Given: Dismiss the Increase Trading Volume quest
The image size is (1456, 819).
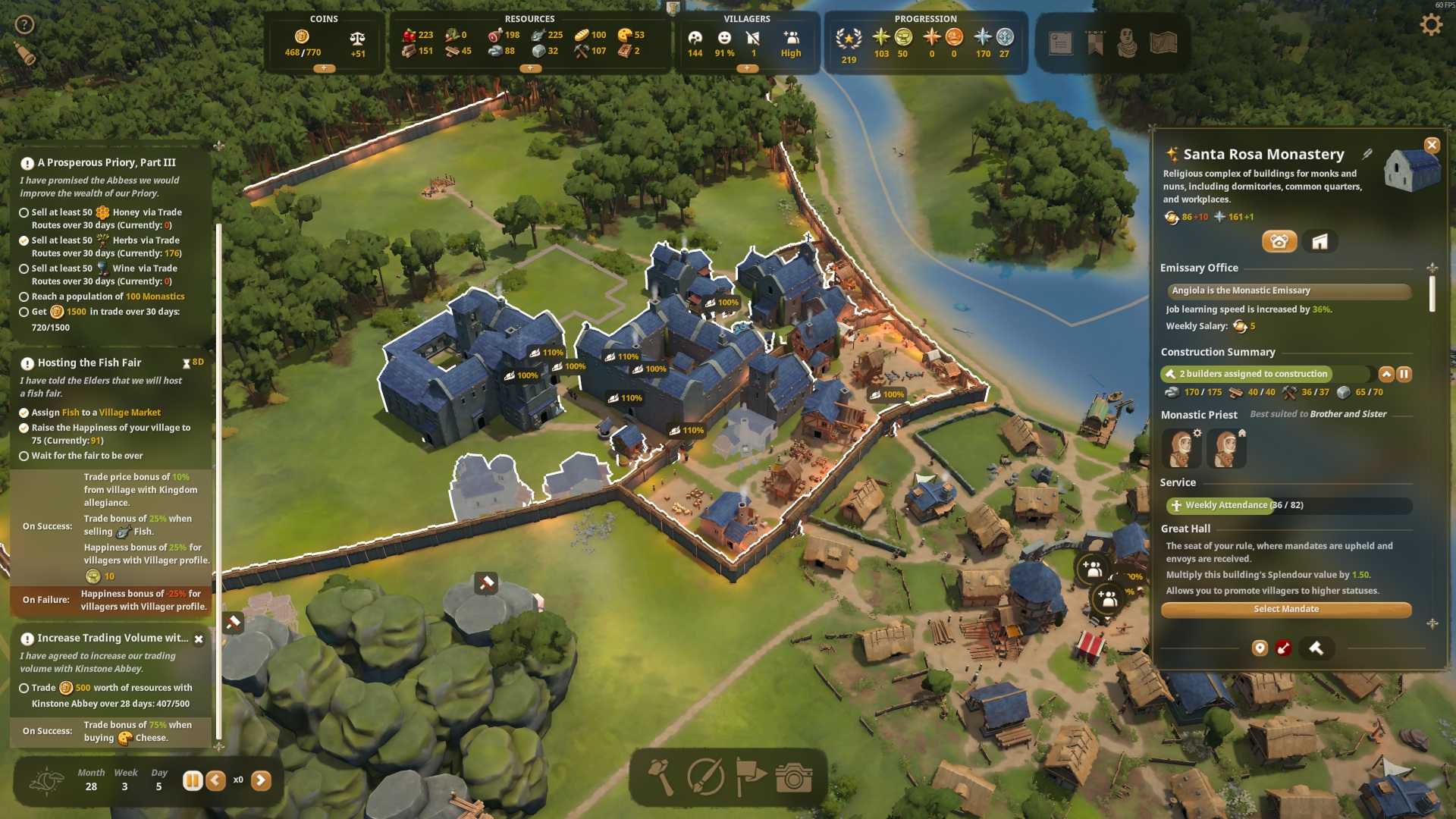Looking at the screenshot, I should click(x=199, y=639).
